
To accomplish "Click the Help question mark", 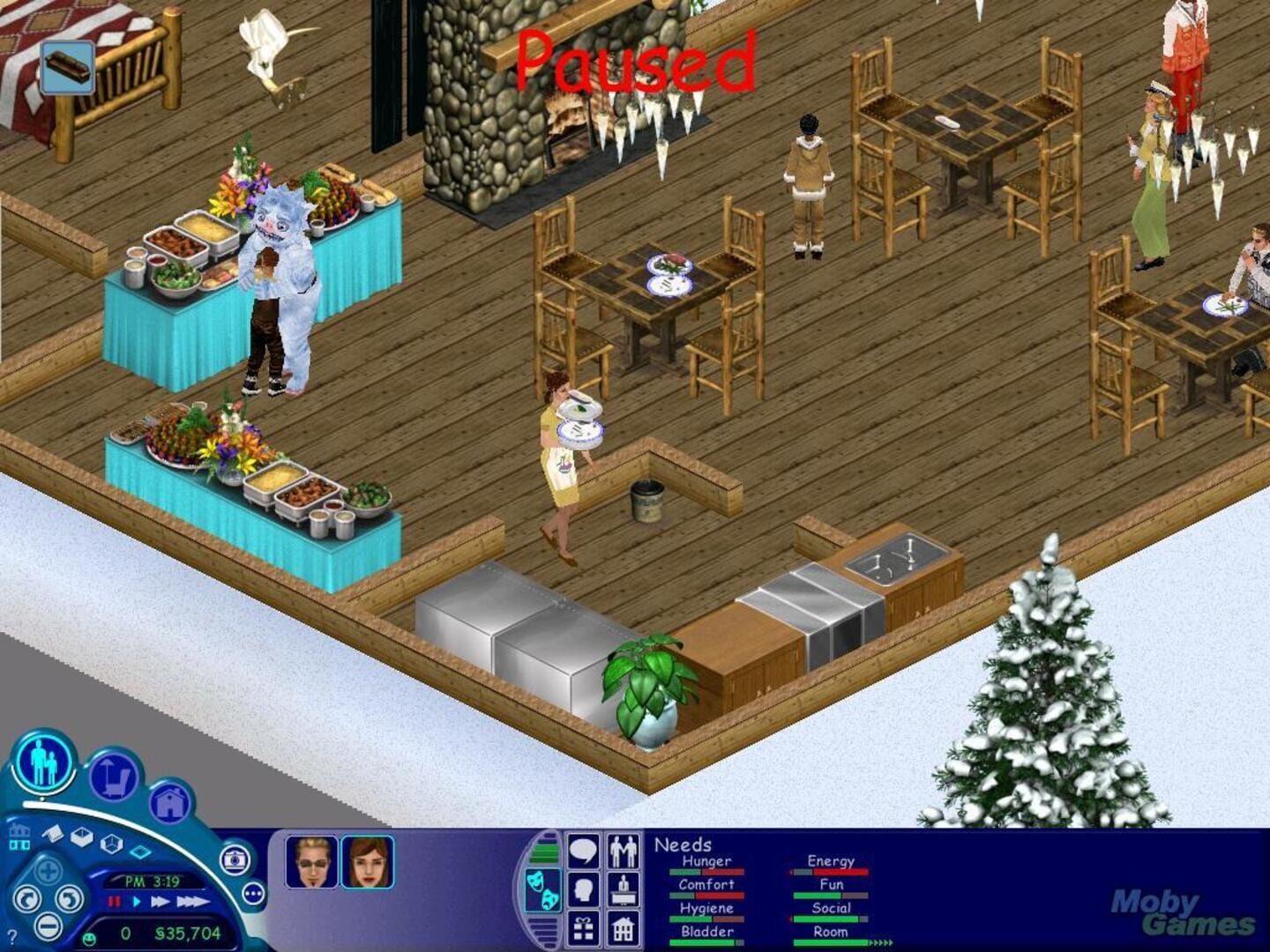I will [12, 936].
